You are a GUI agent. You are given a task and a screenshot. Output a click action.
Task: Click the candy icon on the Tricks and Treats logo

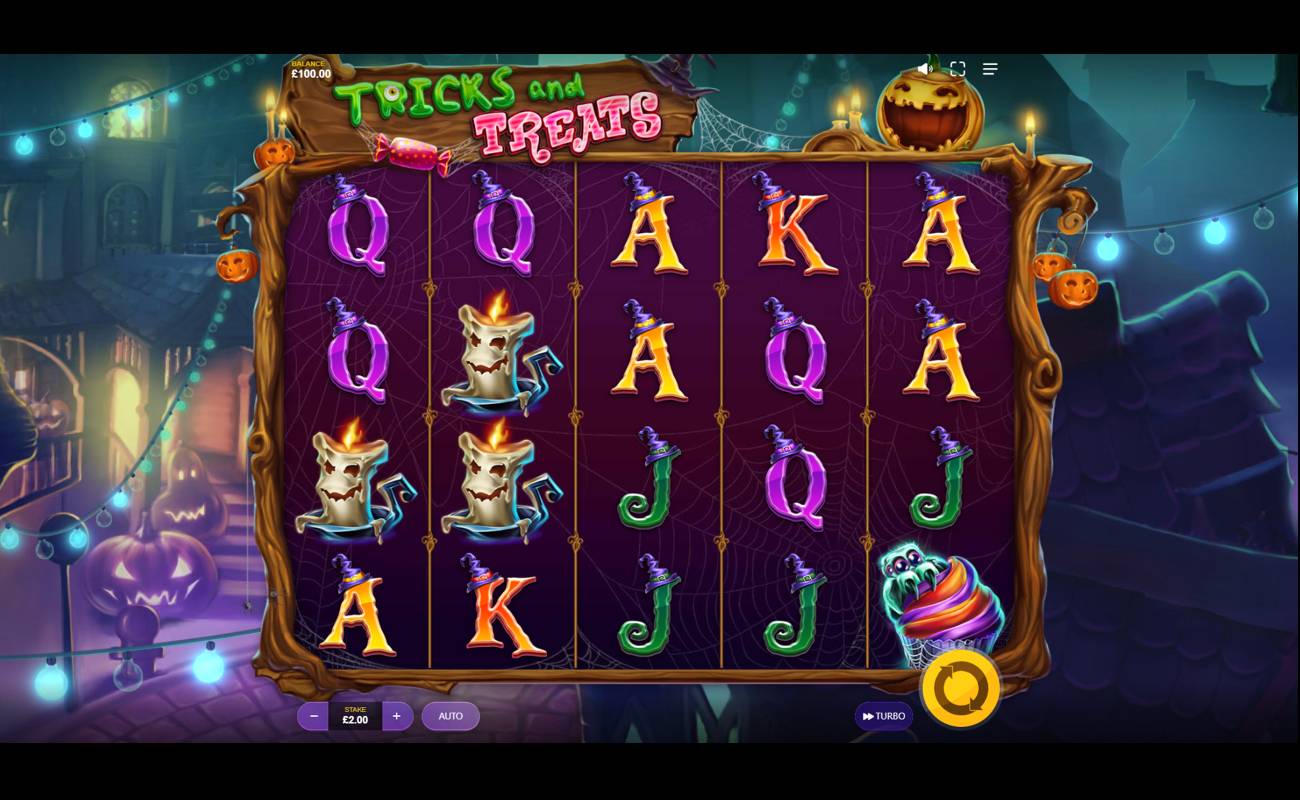(x=413, y=151)
